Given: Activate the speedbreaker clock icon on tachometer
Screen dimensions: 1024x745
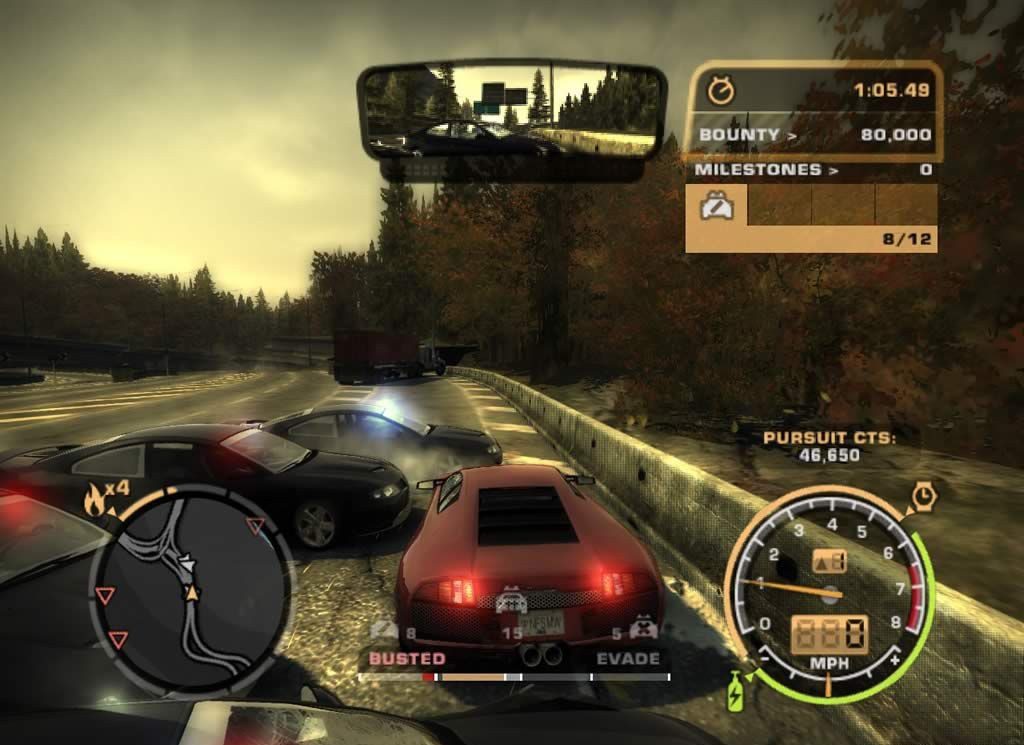Looking at the screenshot, I should tap(924, 495).
